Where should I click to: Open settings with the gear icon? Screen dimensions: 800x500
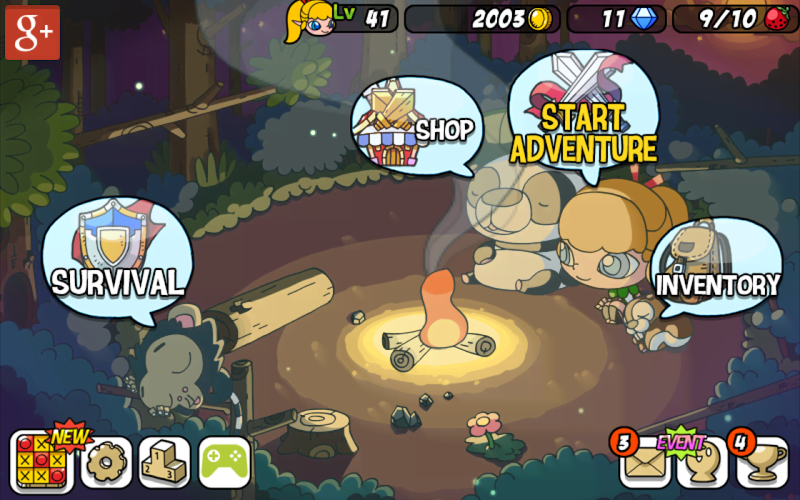[105, 462]
